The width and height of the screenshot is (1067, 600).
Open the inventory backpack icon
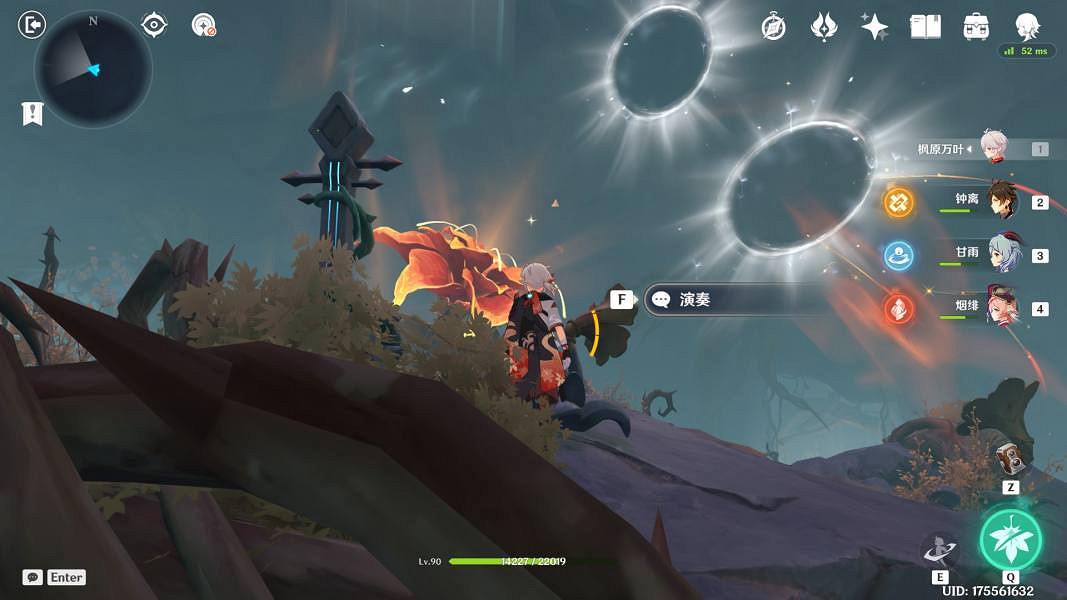(976, 27)
